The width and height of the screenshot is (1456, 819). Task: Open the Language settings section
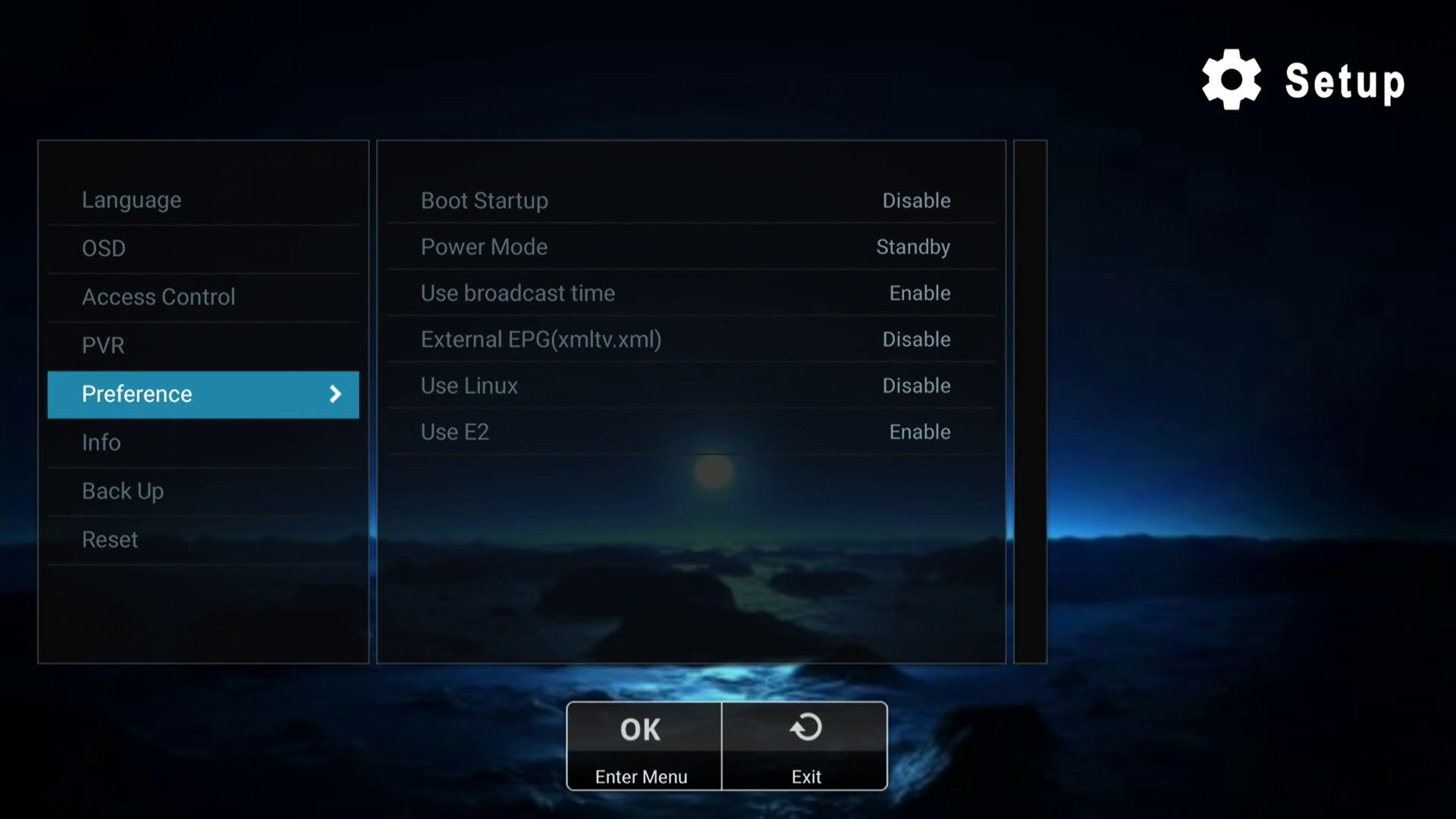click(202, 200)
